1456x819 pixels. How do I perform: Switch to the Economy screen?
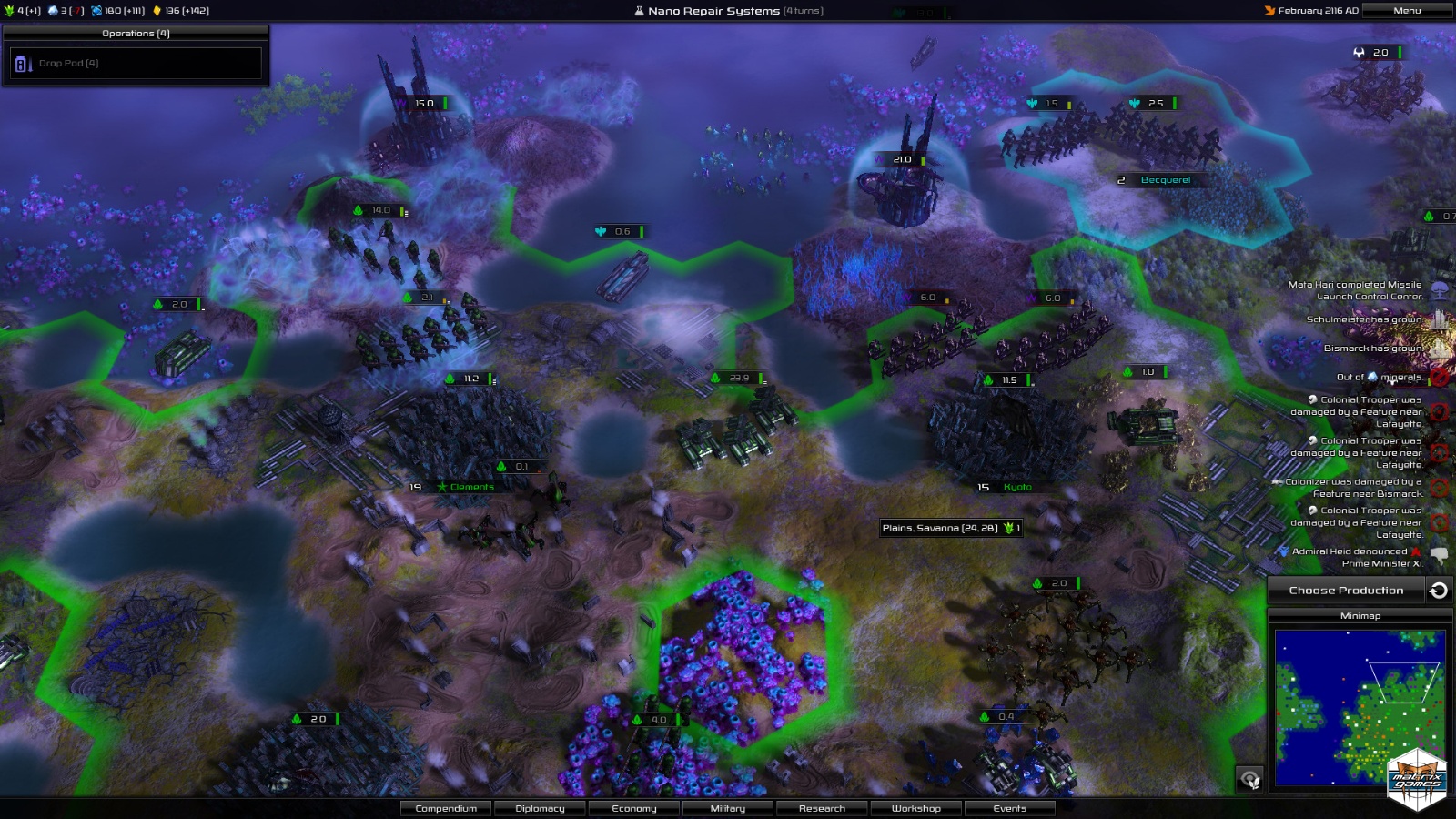[x=634, y=808]
